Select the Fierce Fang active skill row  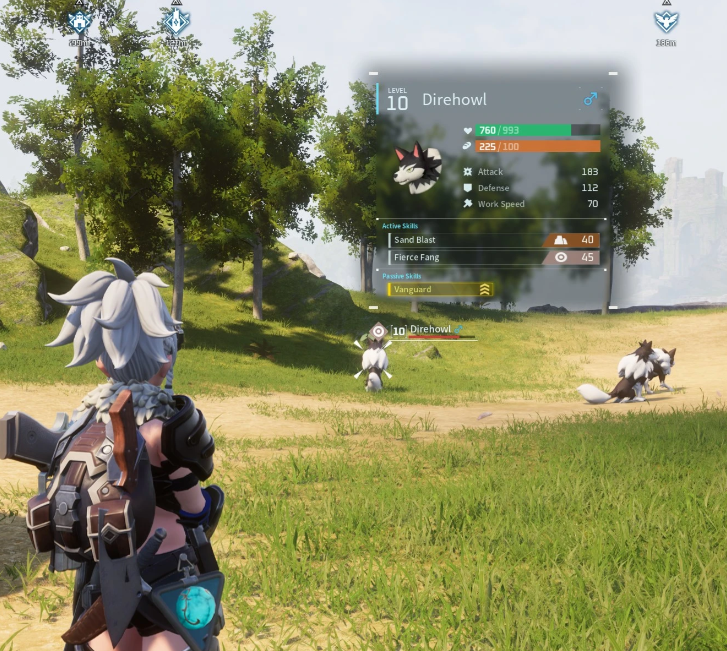[x=493, y=257]
